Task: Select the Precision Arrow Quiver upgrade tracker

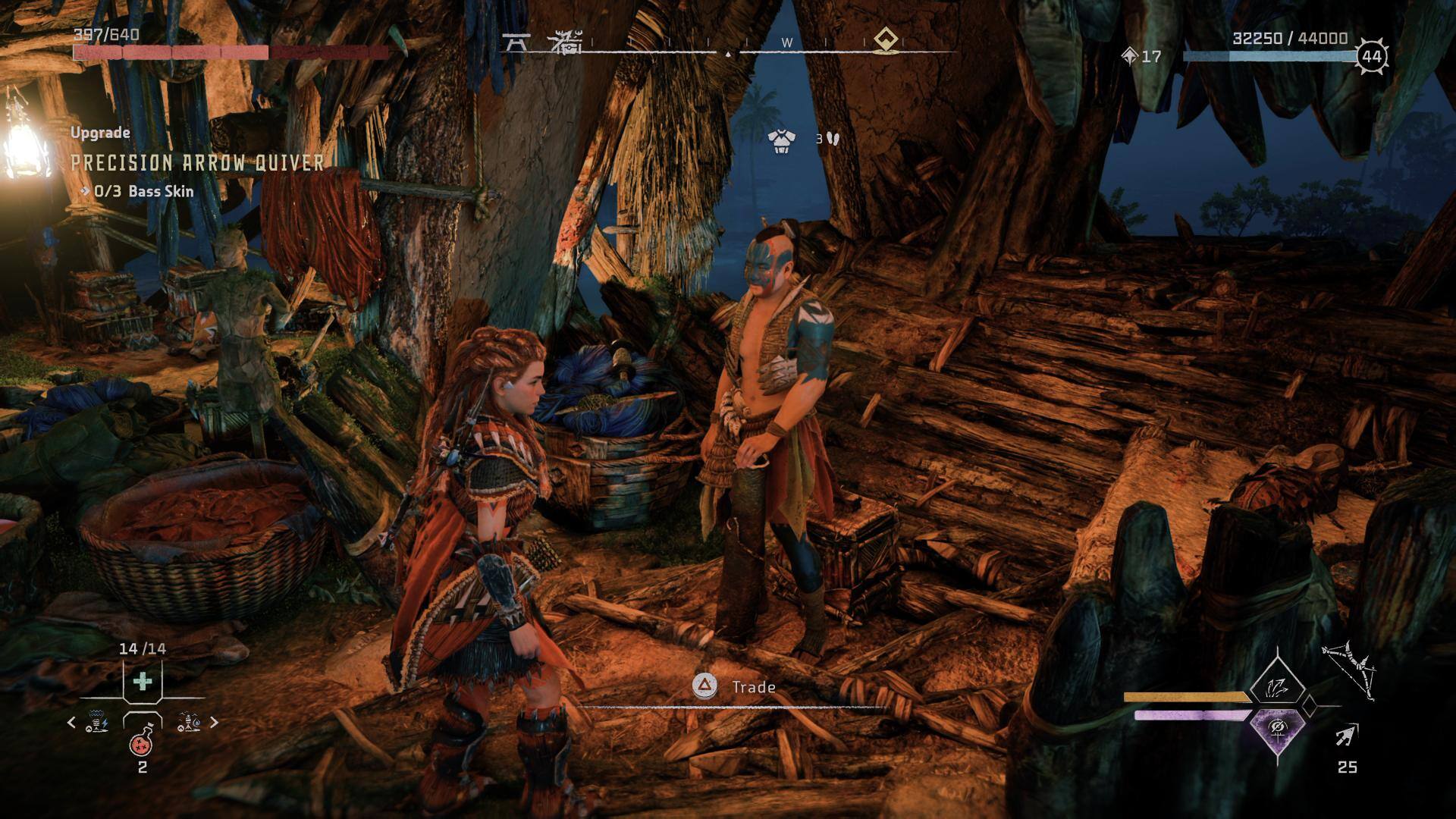Action: tap(197, 162)
